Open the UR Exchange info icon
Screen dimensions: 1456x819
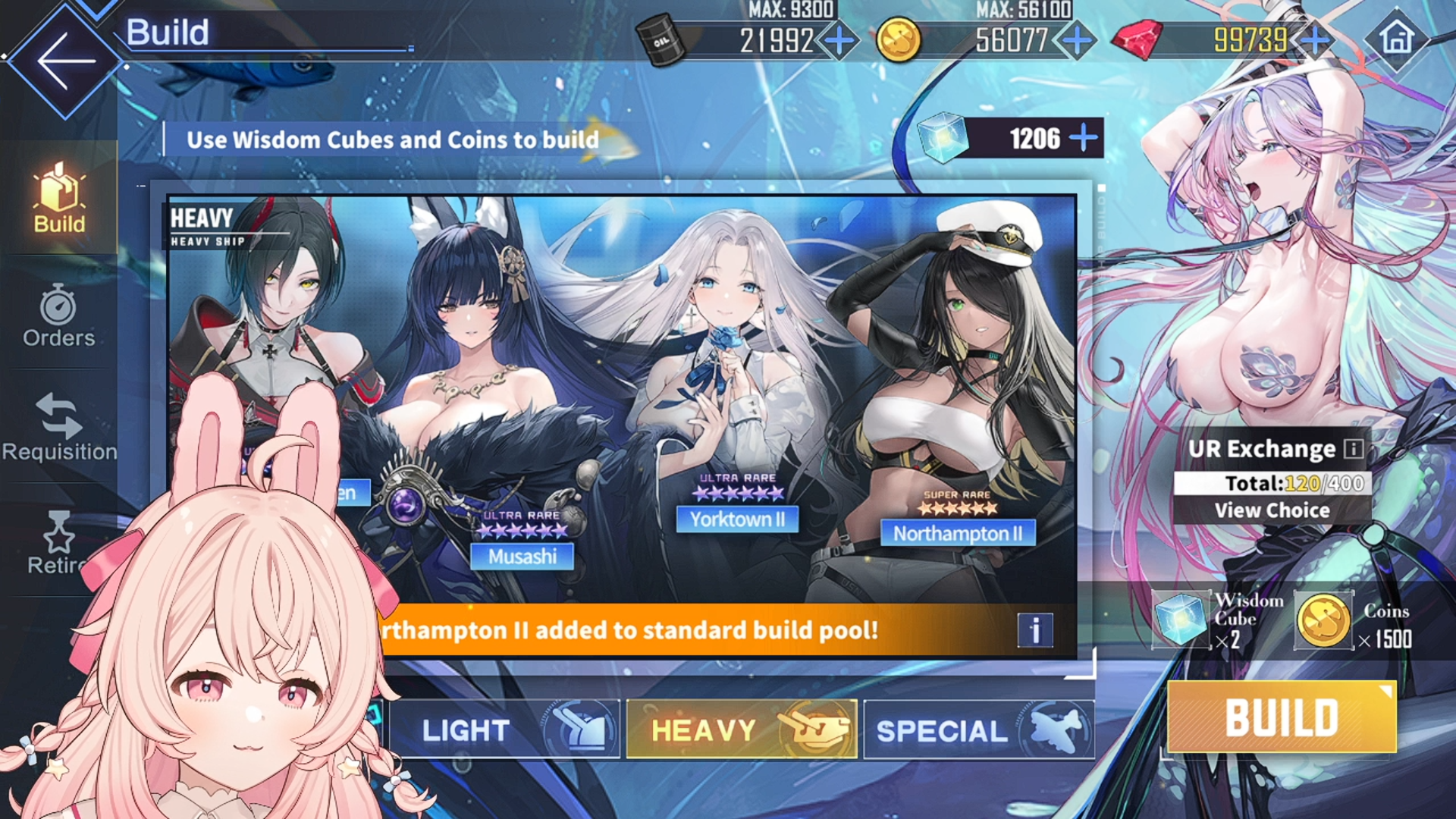(x=1354, y=449)
